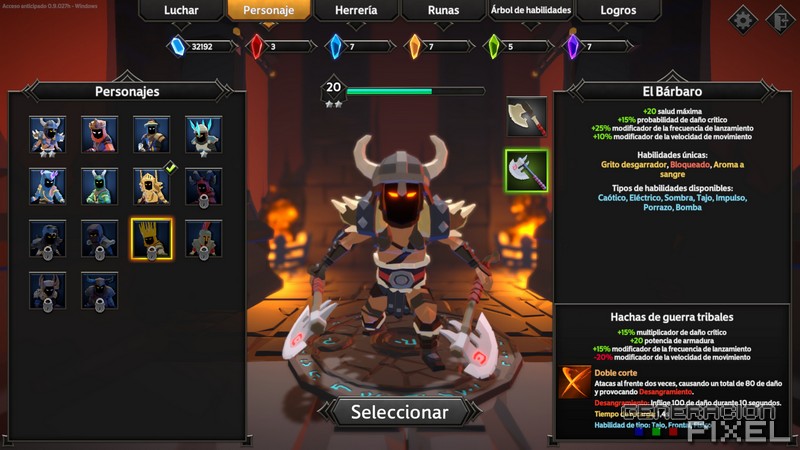Click the Doble corte ability icon
800x450 pixels.
574,381
